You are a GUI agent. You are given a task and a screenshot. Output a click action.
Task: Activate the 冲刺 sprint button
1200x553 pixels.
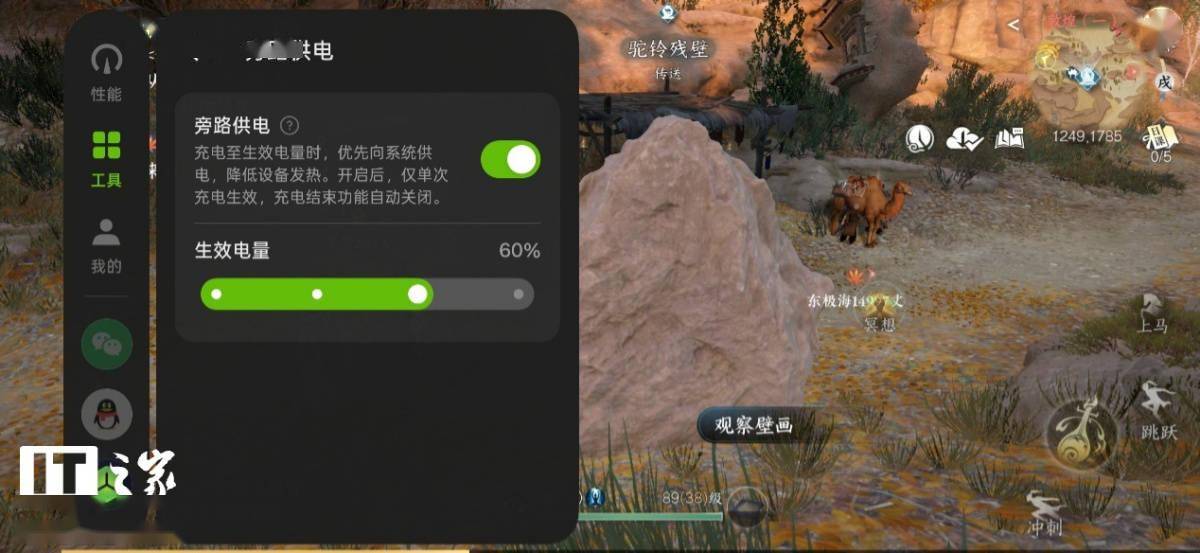click(x=1044, y=510)
